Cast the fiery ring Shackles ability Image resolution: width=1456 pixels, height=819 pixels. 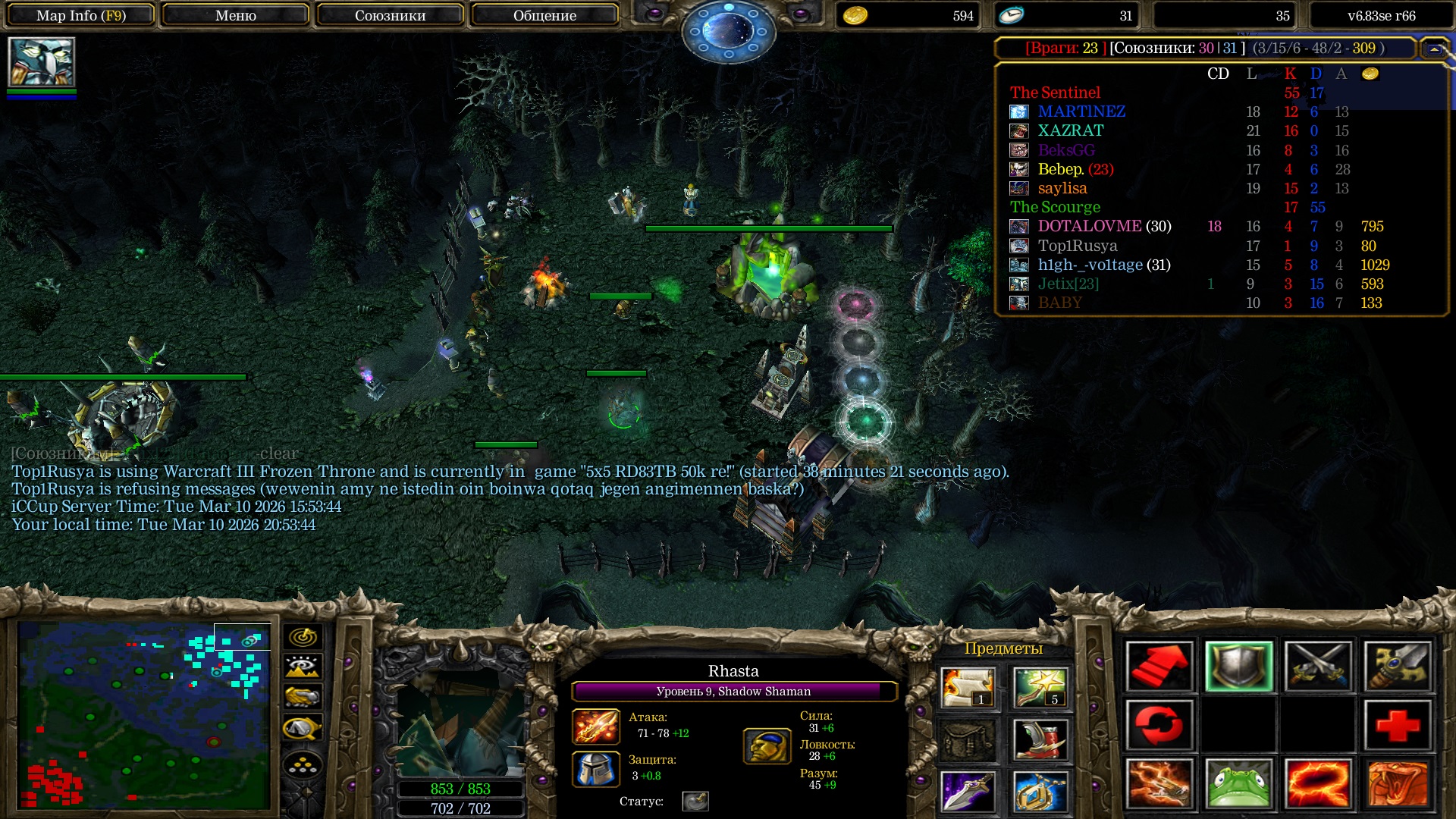pos(1319,784)
